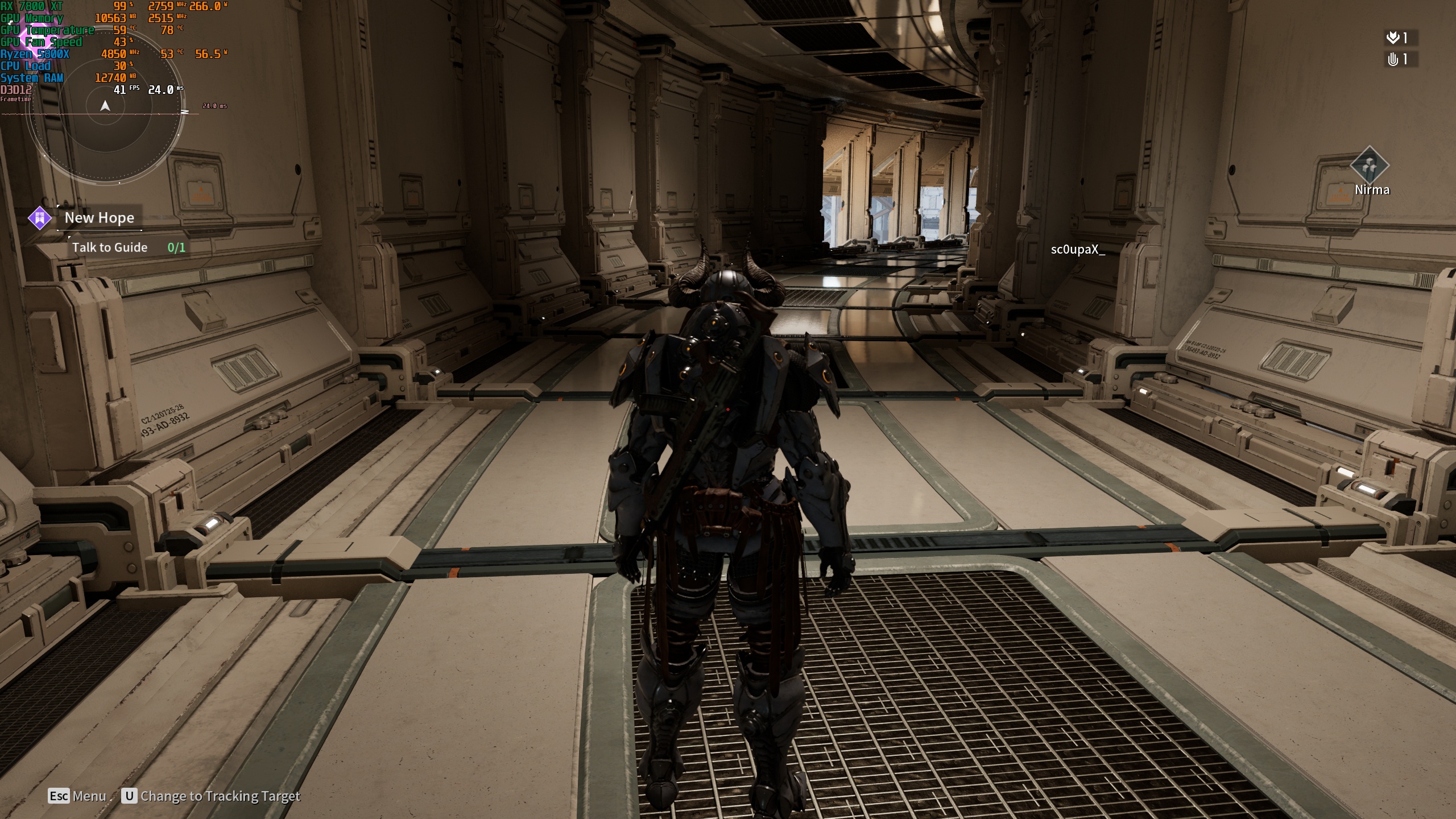Select the Talk to Guide objective
This screenshot has height=819, width=1456.
tap(110, 247)
